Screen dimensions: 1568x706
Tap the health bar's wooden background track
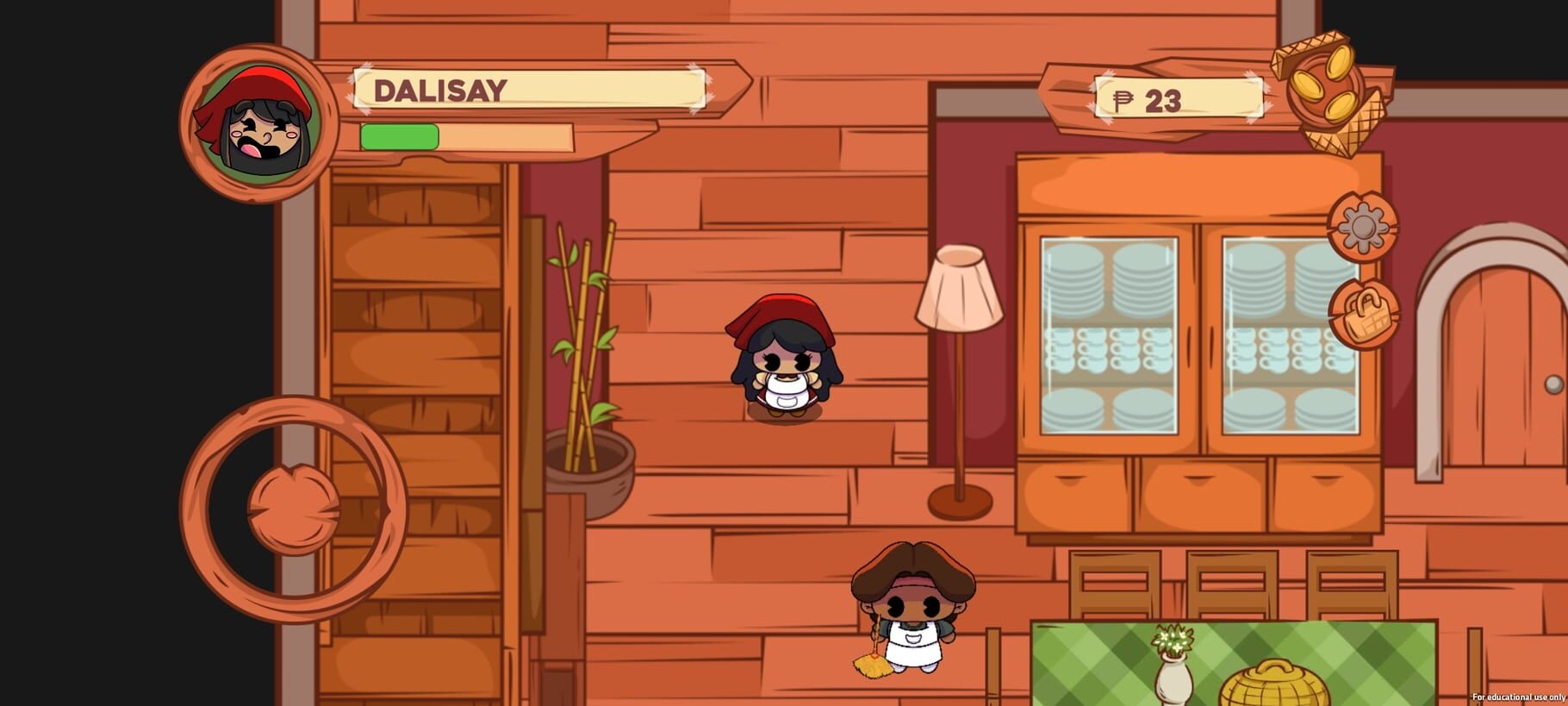point(508,136)
